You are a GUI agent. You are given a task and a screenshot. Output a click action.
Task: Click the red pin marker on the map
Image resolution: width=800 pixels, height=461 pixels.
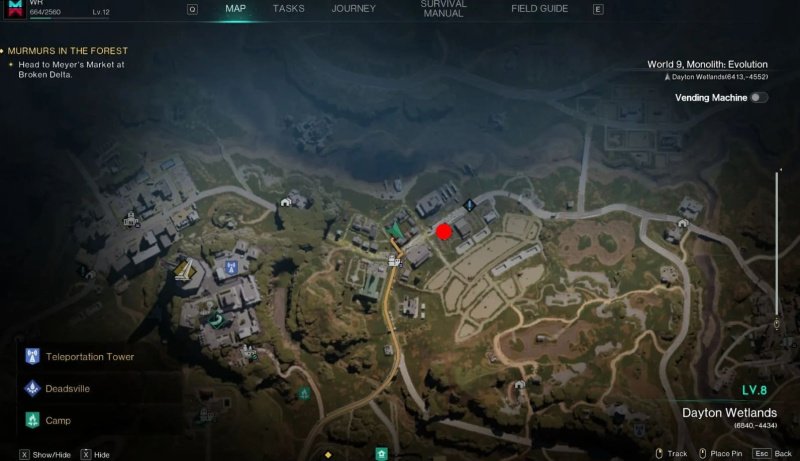point(443,232)
